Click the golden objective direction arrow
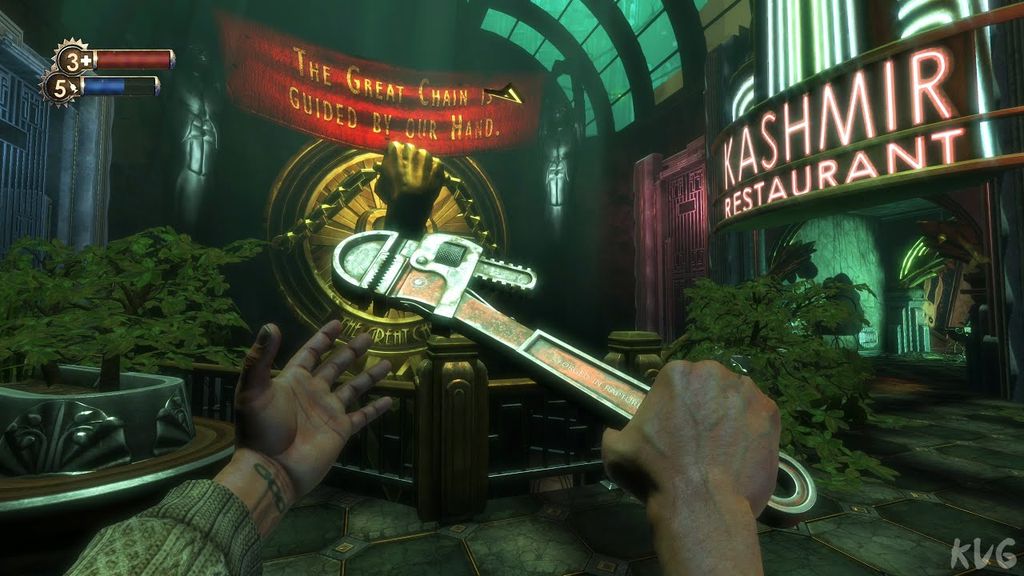1024x576 pixels. point(510,93)
